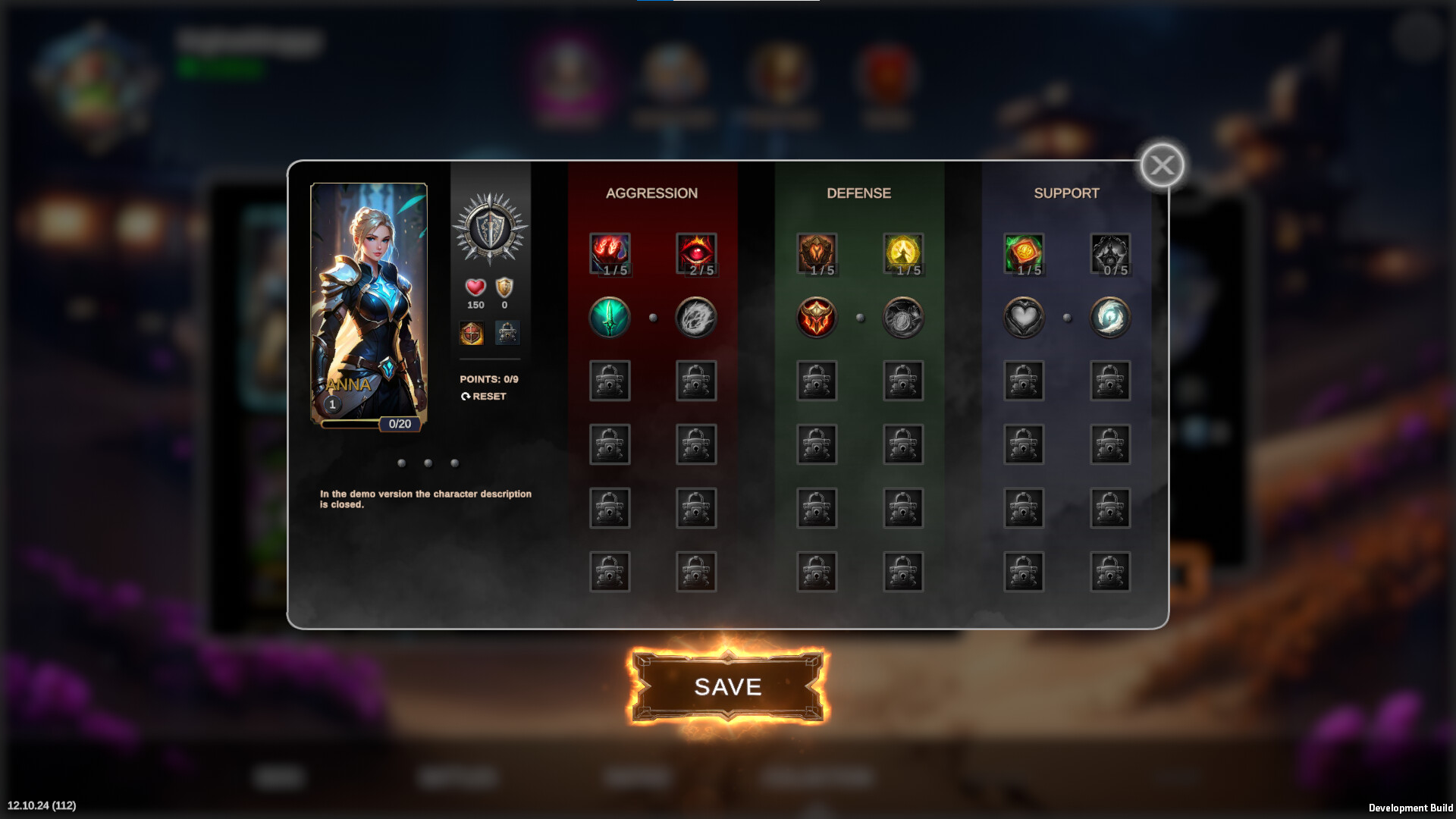The height and width of the screenshot is (819, 1456).
Task: Select the teal sword emblem in Aggression
Action: point(609,318)
